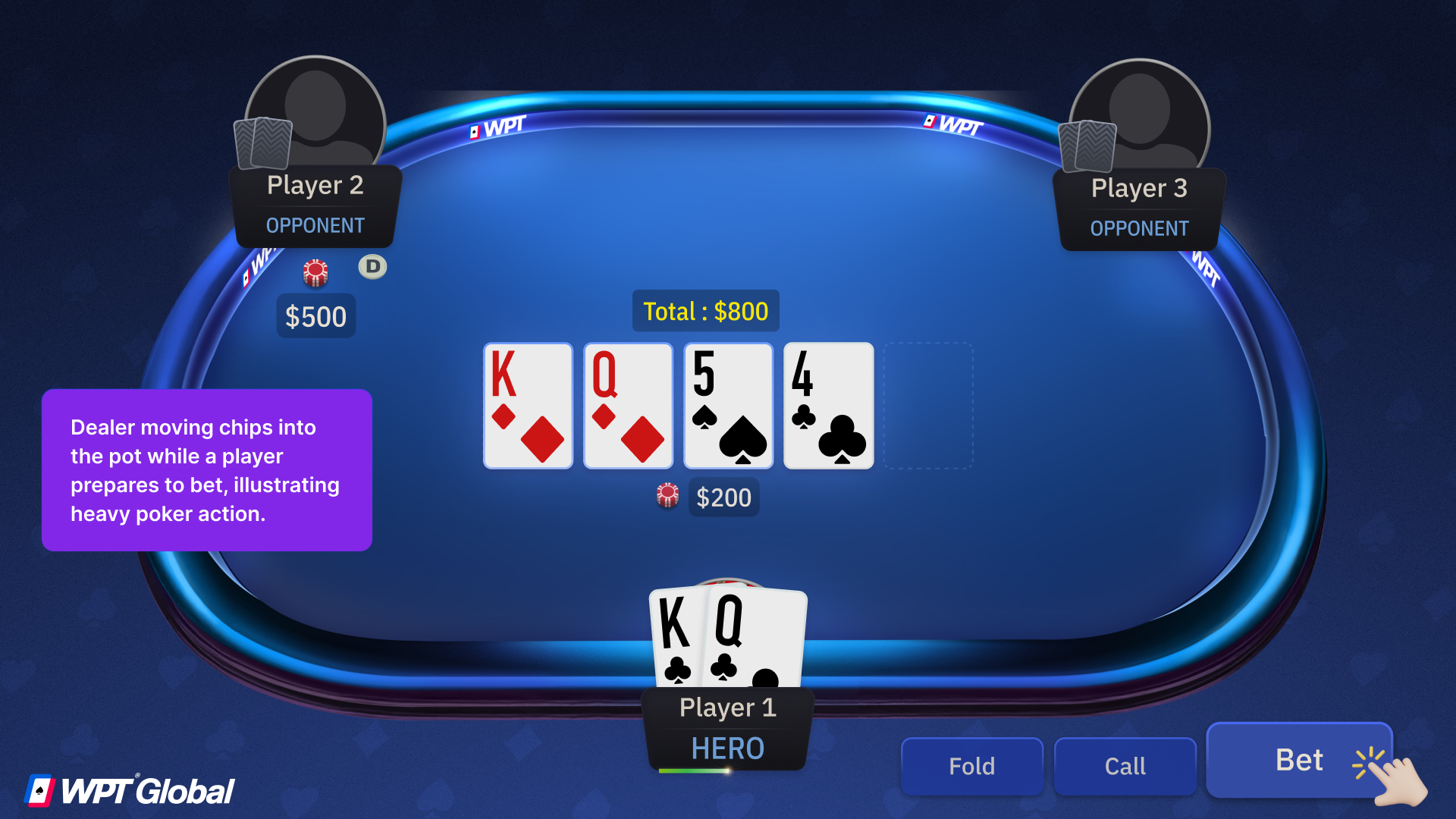The width and height of the screenshot is (1456, 819).
Task: Click the Fold button
Action: click(x=971, y=765)
